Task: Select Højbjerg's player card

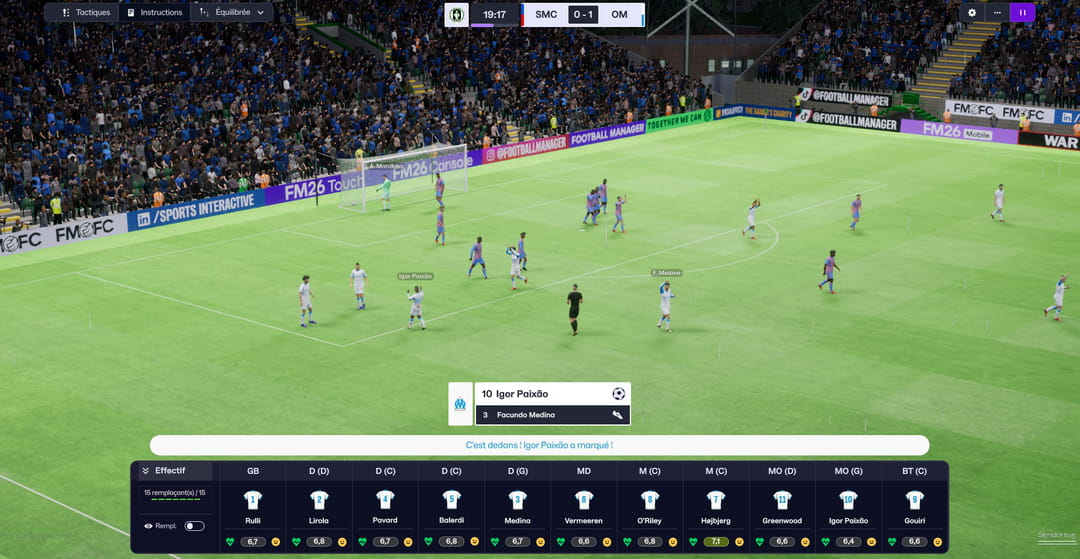Action: point(716,500)
